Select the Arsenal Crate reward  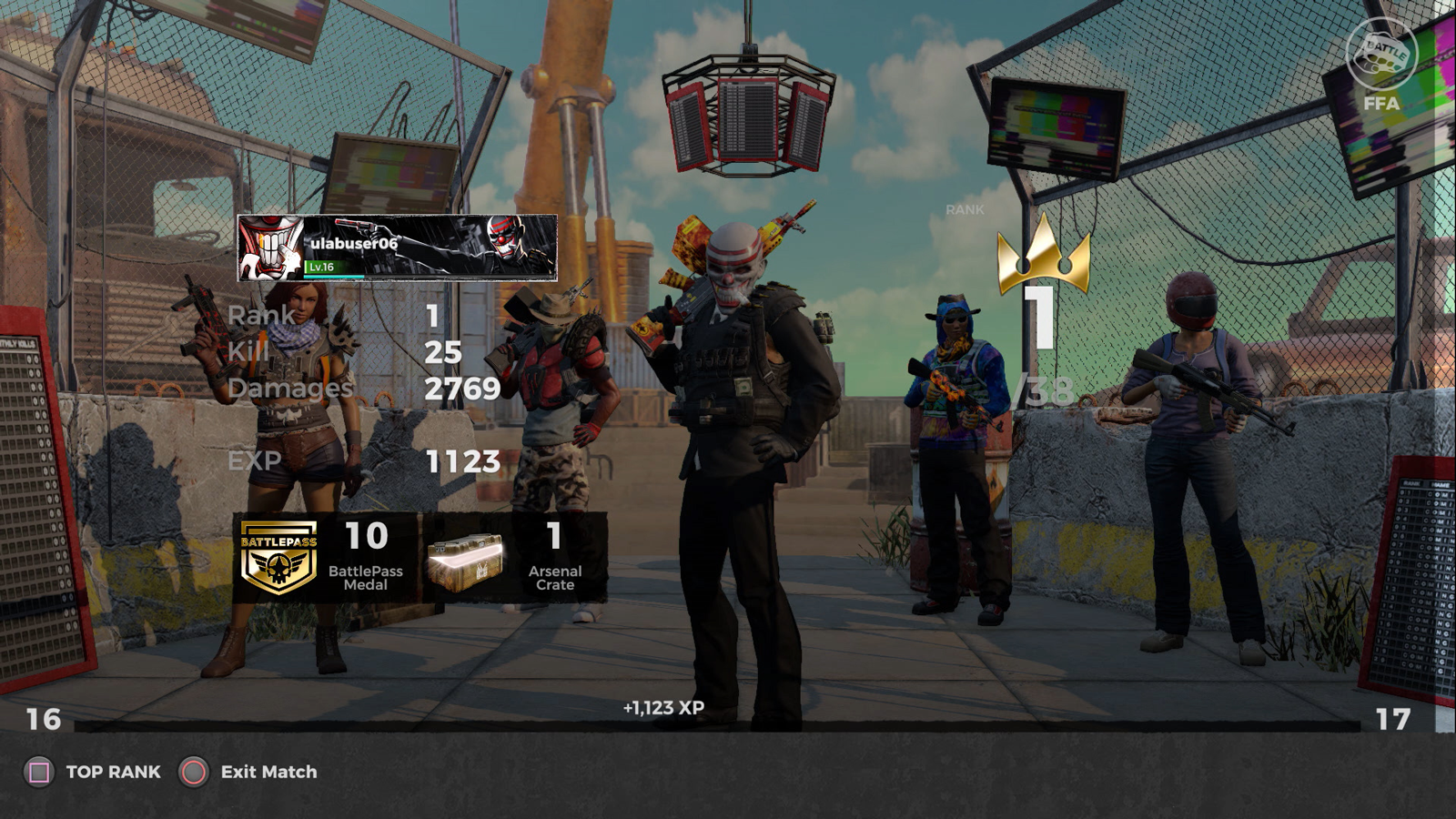tap(515, 558)
